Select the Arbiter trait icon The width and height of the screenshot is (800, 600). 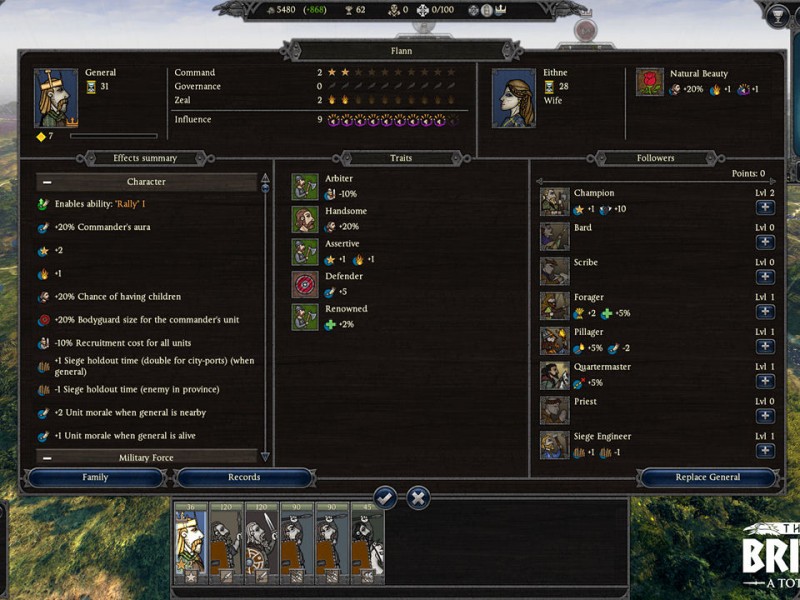305,187
